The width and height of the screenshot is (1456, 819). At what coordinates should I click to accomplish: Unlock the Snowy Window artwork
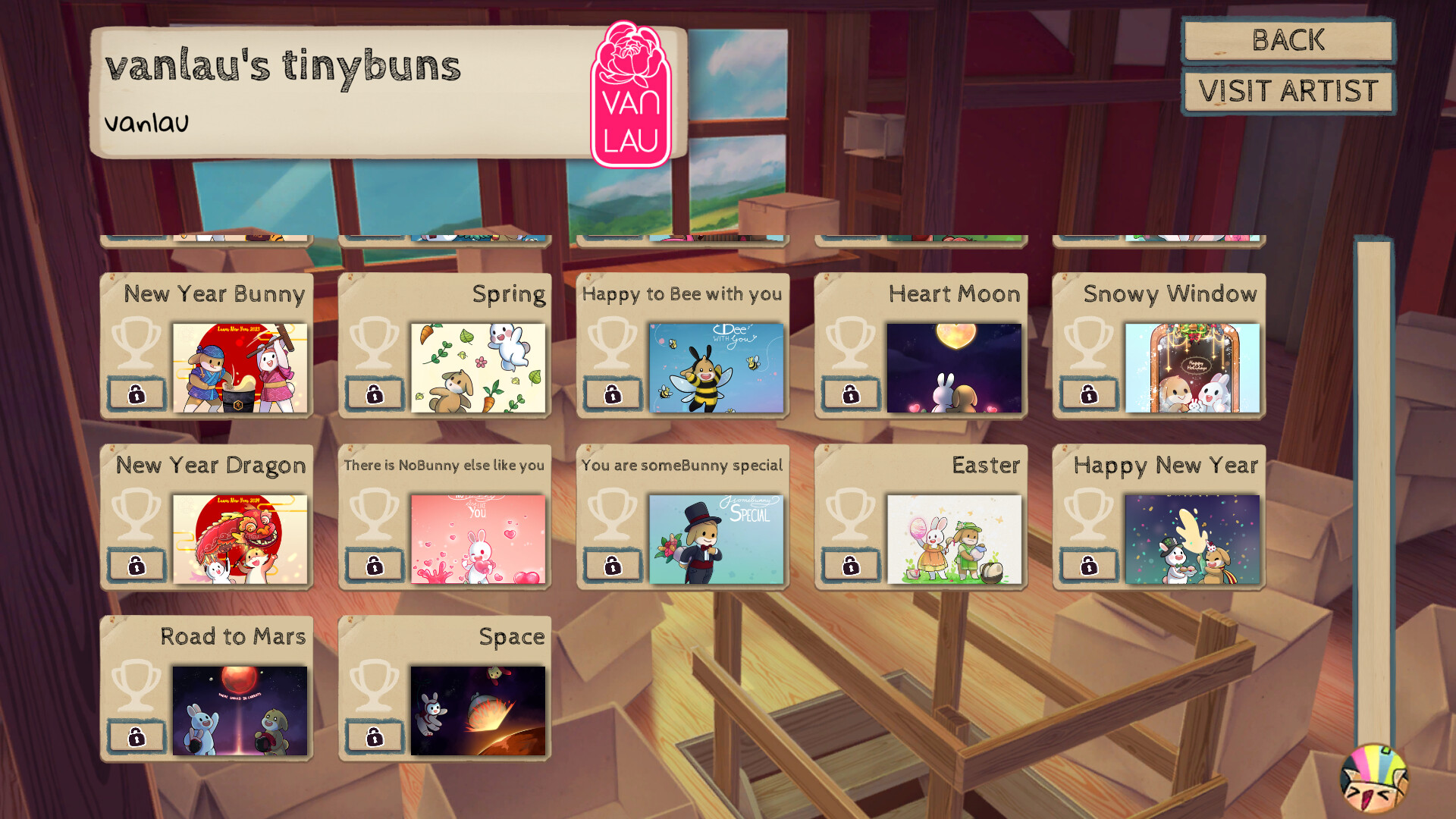point(1089,394)
